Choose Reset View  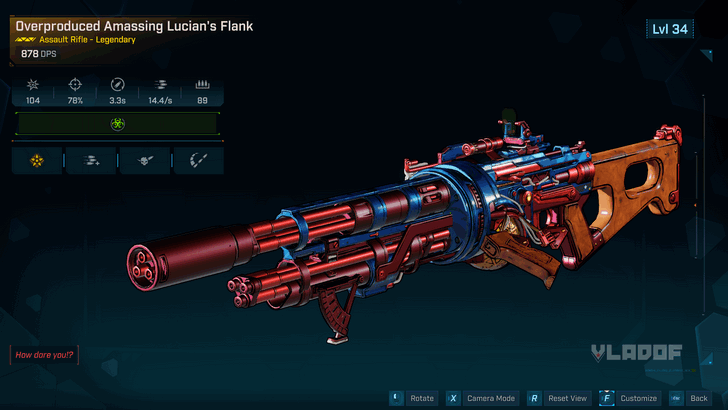pyautogui.click(x=568, y=398)
